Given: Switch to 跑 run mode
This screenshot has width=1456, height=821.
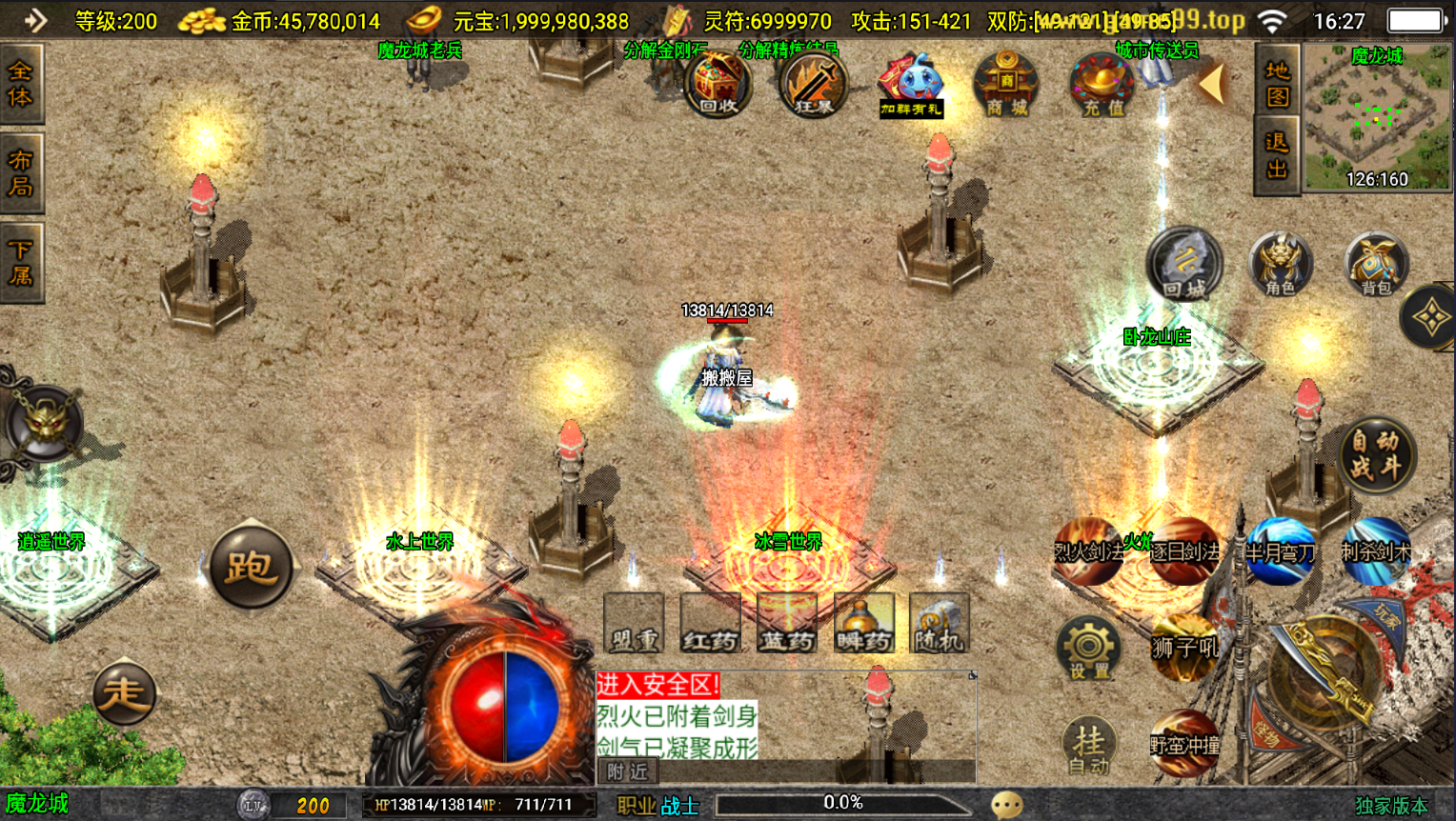Looking at the screenshot, I should [x=251, y=567].
